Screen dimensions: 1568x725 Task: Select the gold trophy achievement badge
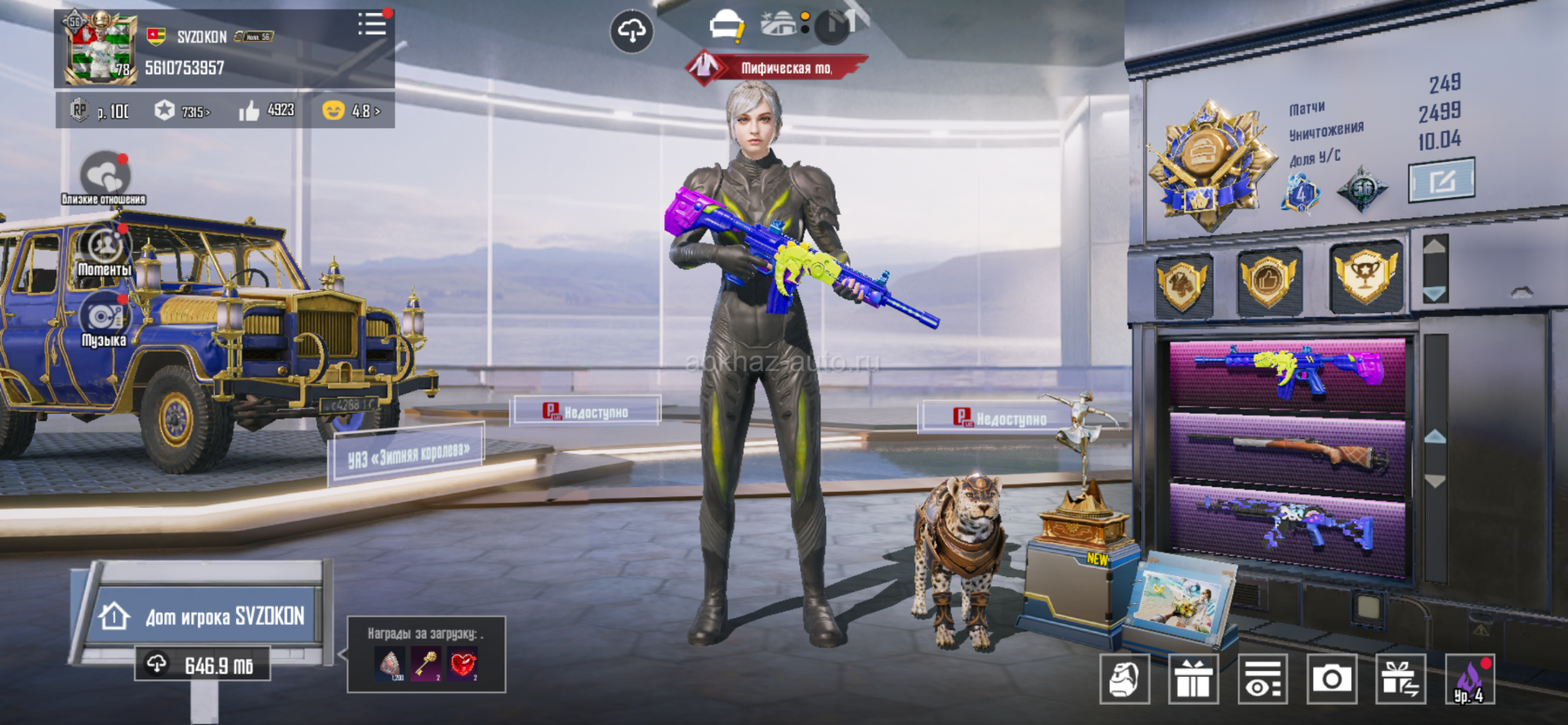[1365, 278]
